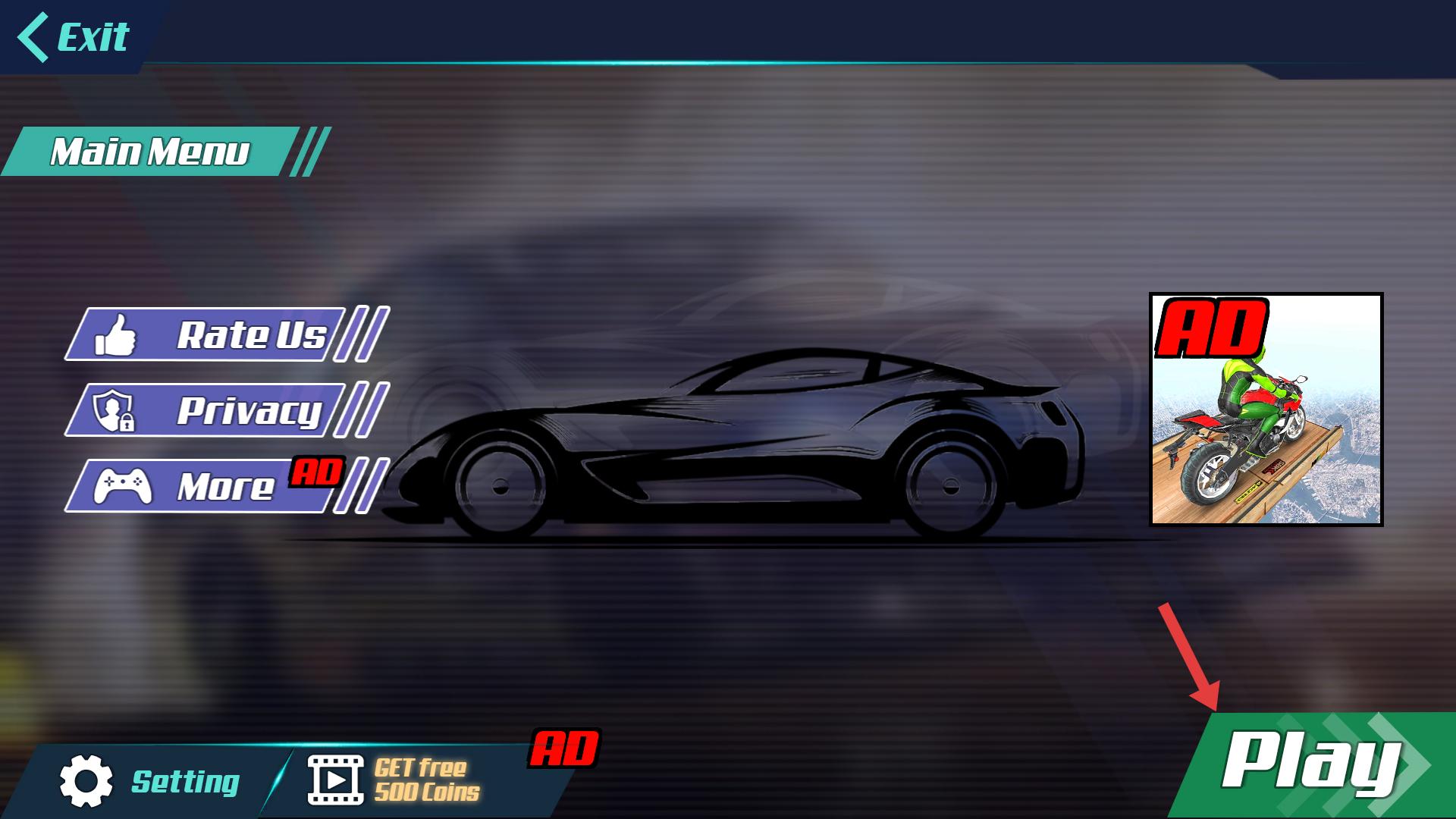Exit the game via the Exit button

pyautogui.click(x=74, y=36)
